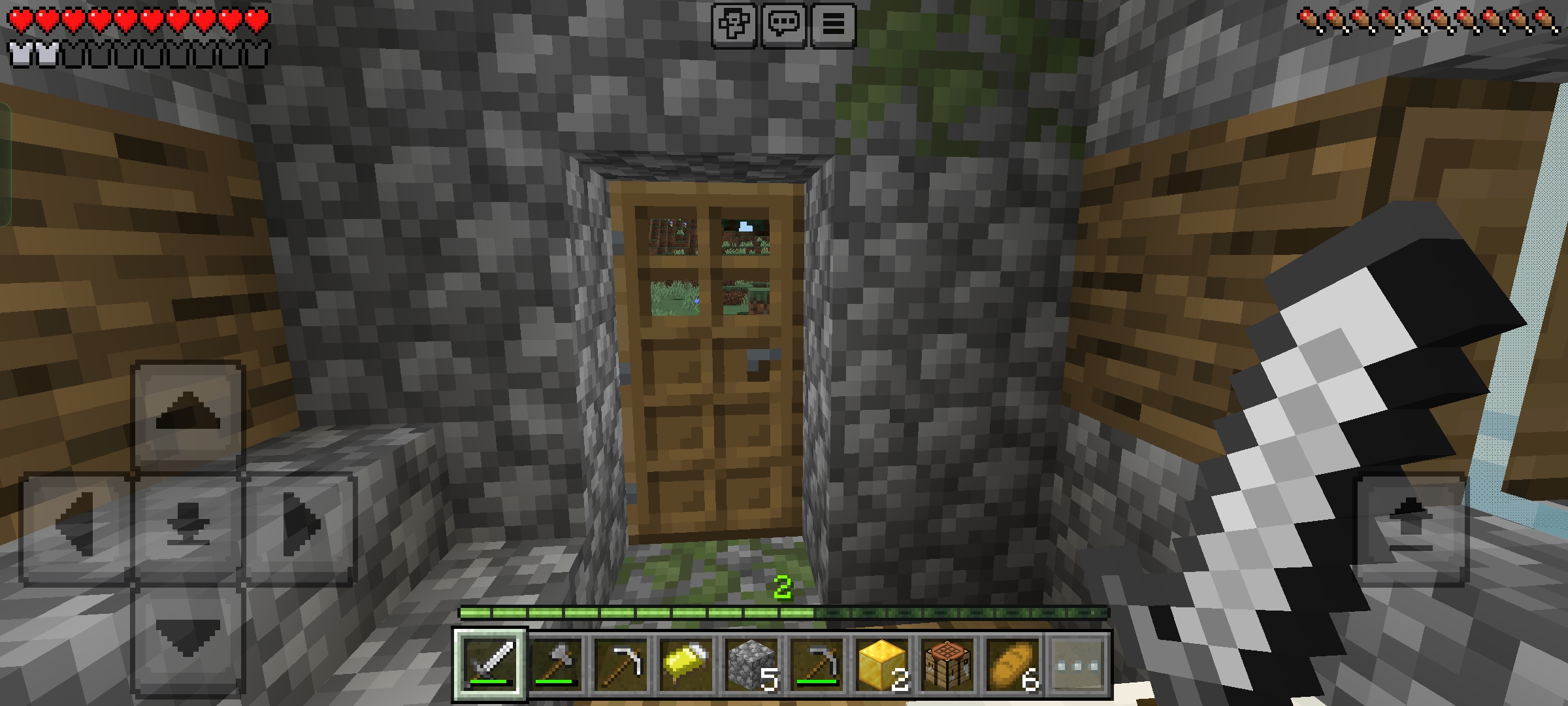1568x706 pixels.
Task: Tap the move forward arrow
Action: [188, 416]
